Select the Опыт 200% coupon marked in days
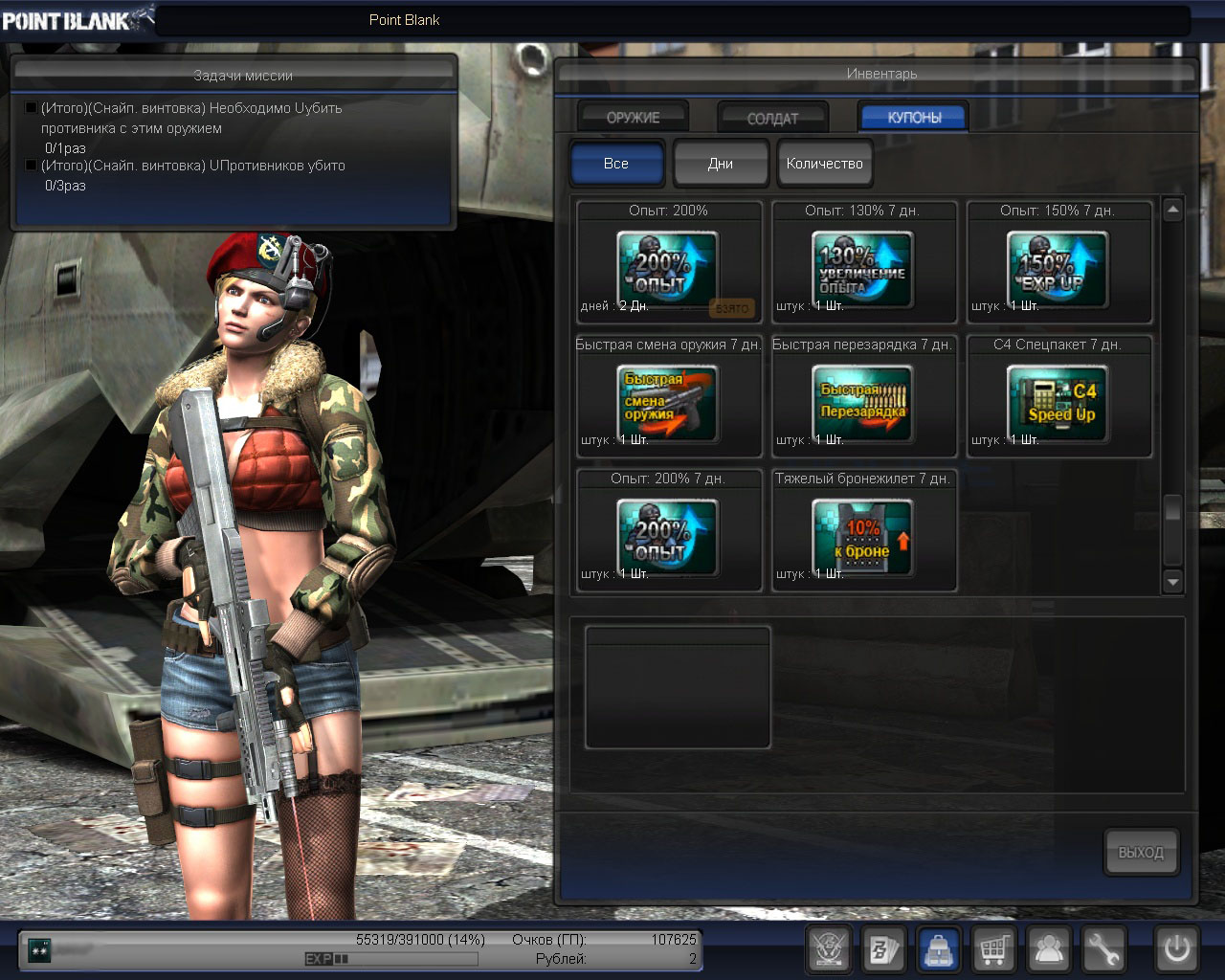This screenshot has width=1225, height=980. click(668, 269)
